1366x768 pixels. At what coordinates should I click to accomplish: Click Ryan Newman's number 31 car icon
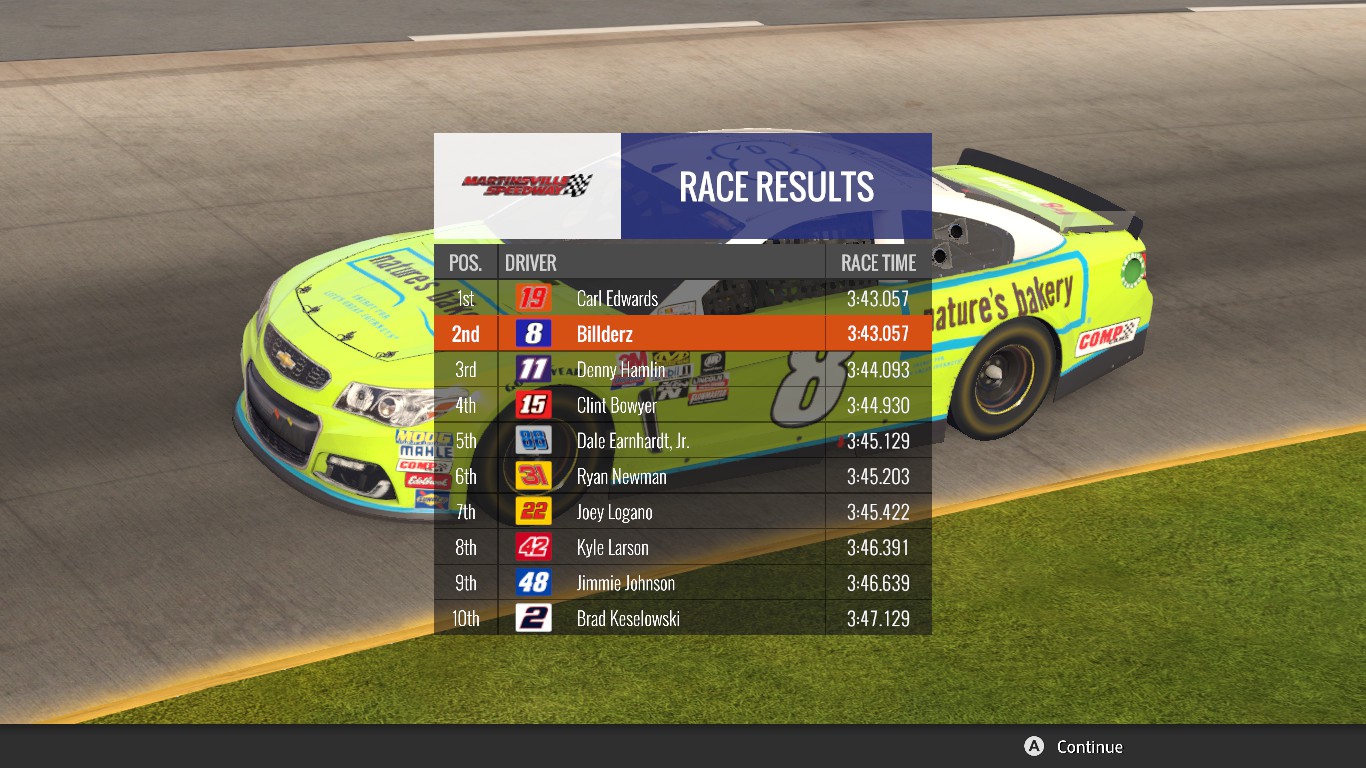coord(532,476)
